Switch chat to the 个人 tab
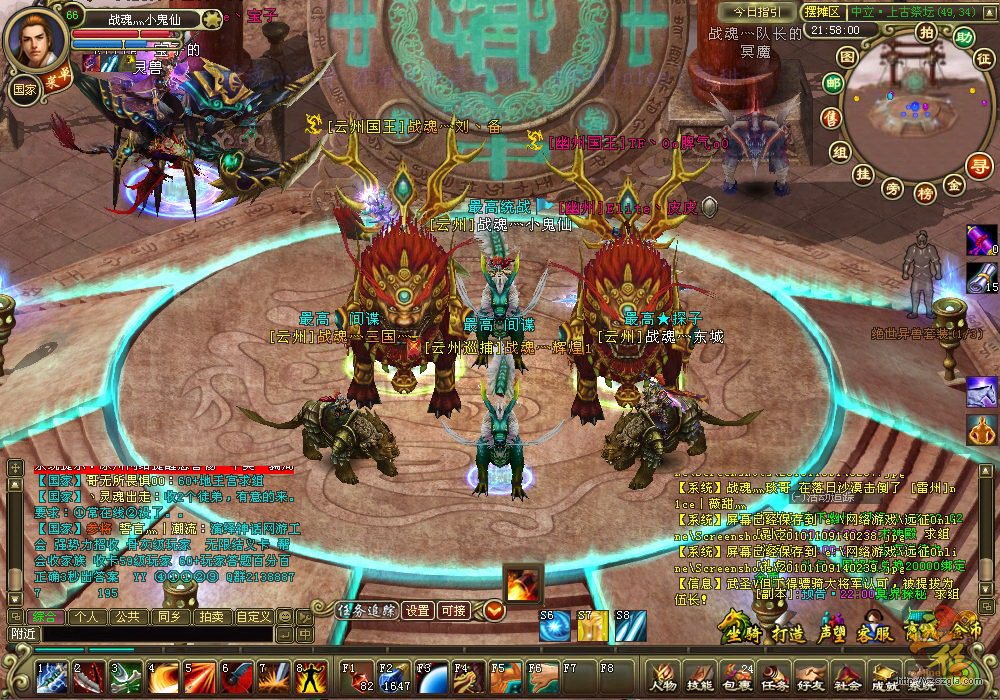Screen dimensions: 1000x700 click(x=86, y=616)
